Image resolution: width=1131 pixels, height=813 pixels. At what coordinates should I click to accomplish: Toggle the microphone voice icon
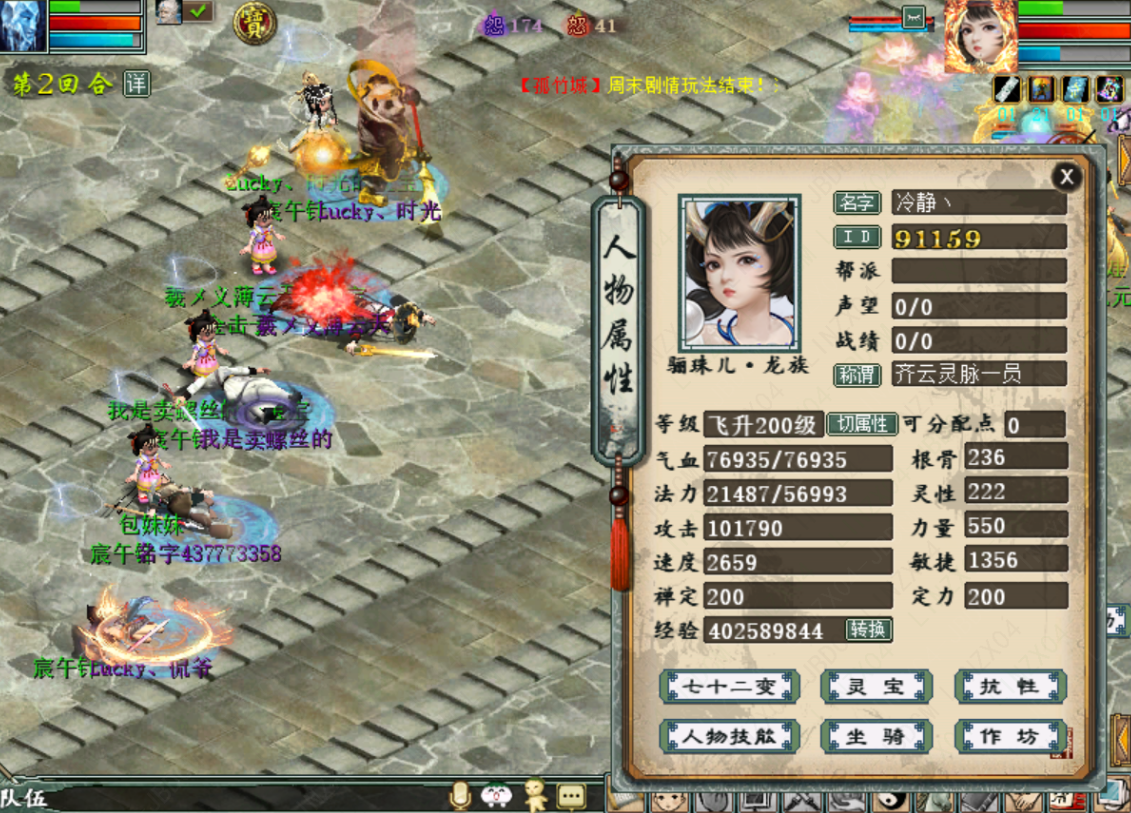tap(460, 796)
